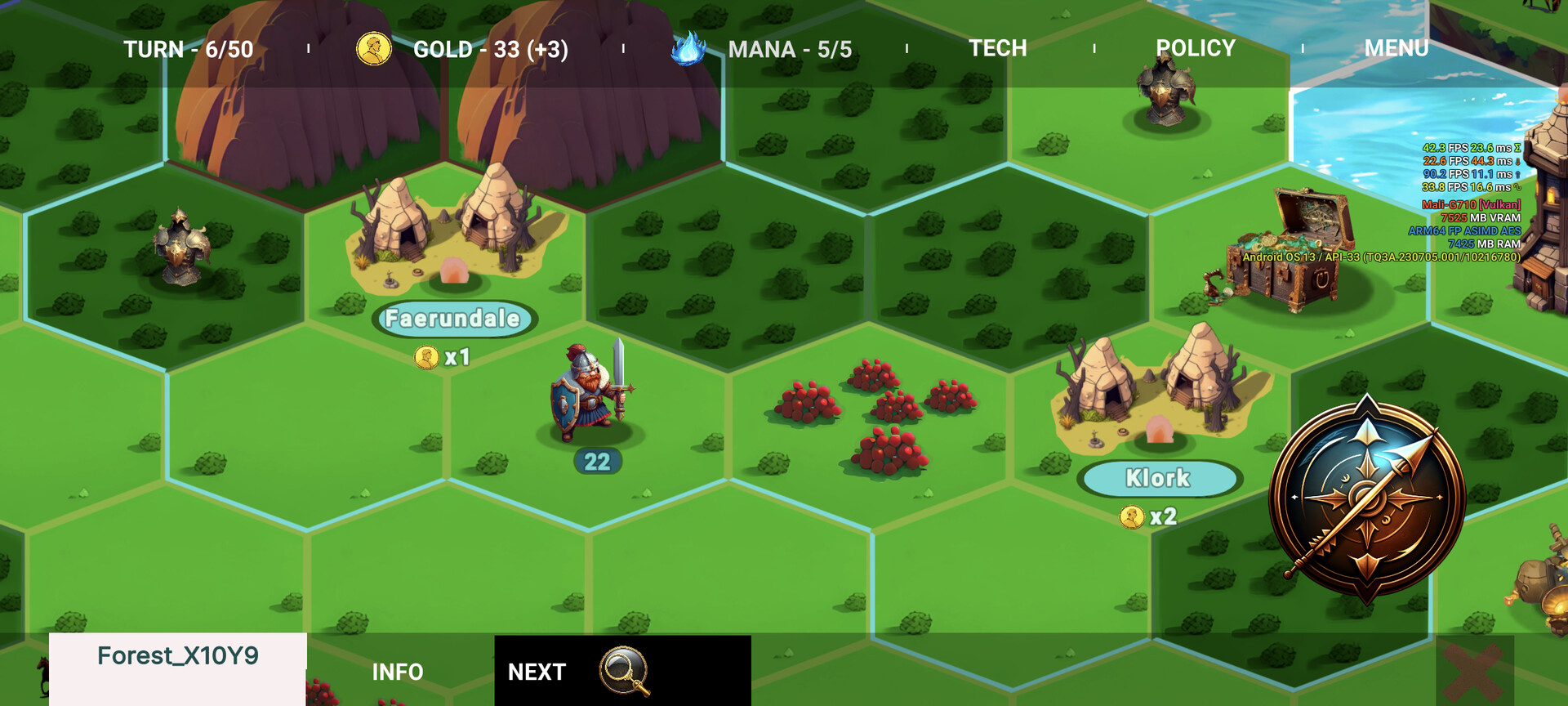Click the gold coin icon in top bar
The width and height of the screenshot is (1568, 706).
click(x=376, y=48)
